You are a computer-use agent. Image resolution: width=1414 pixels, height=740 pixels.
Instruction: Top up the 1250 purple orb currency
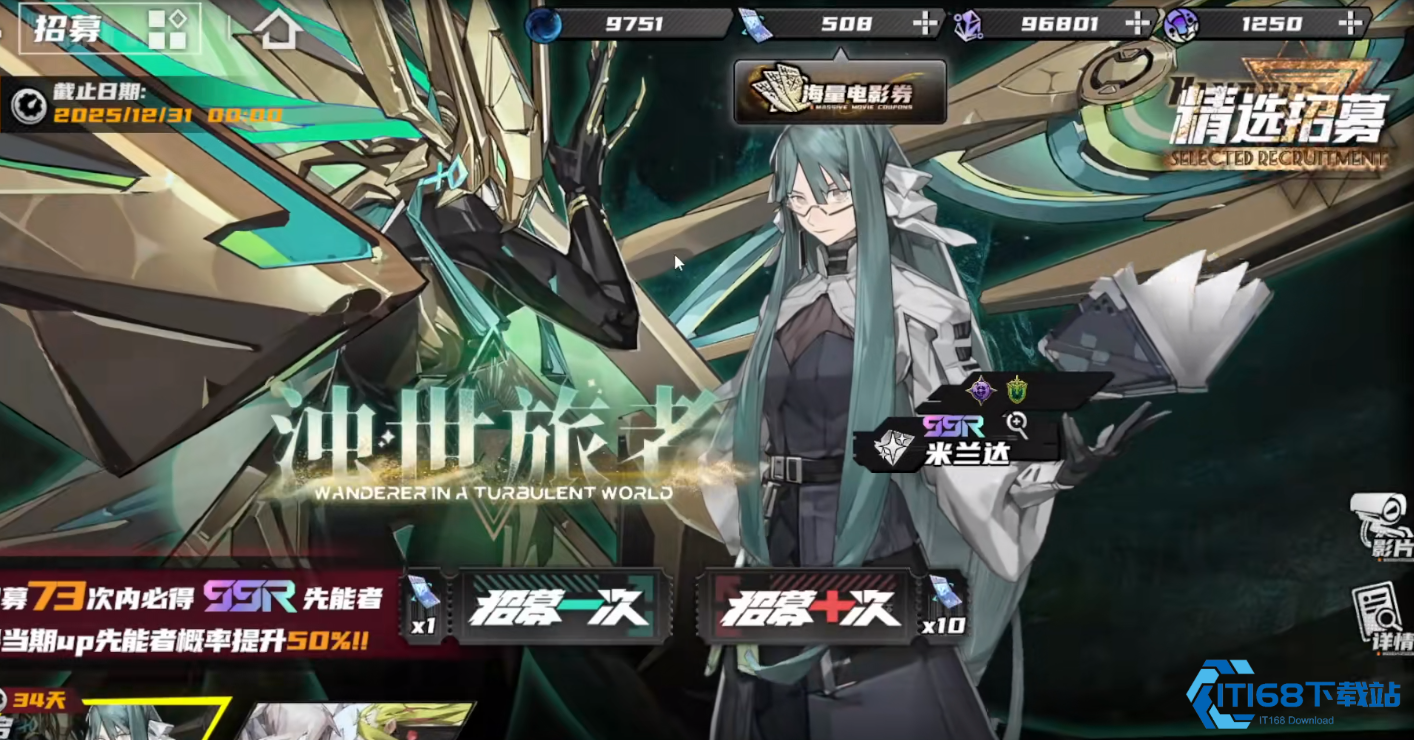[x=1352, y=23]
